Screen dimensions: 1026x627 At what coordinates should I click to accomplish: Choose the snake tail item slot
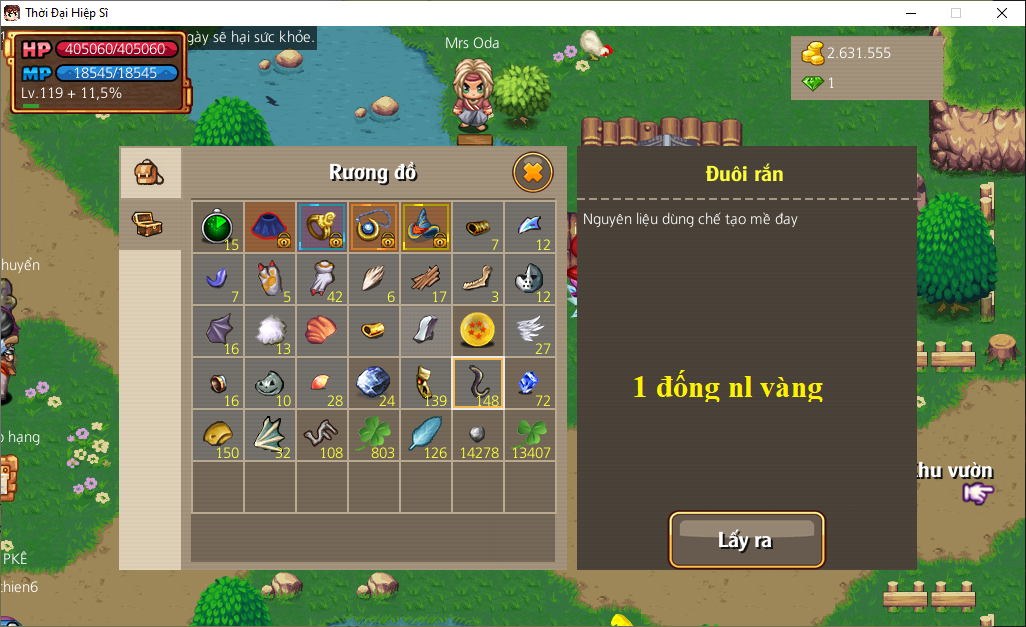478,383
